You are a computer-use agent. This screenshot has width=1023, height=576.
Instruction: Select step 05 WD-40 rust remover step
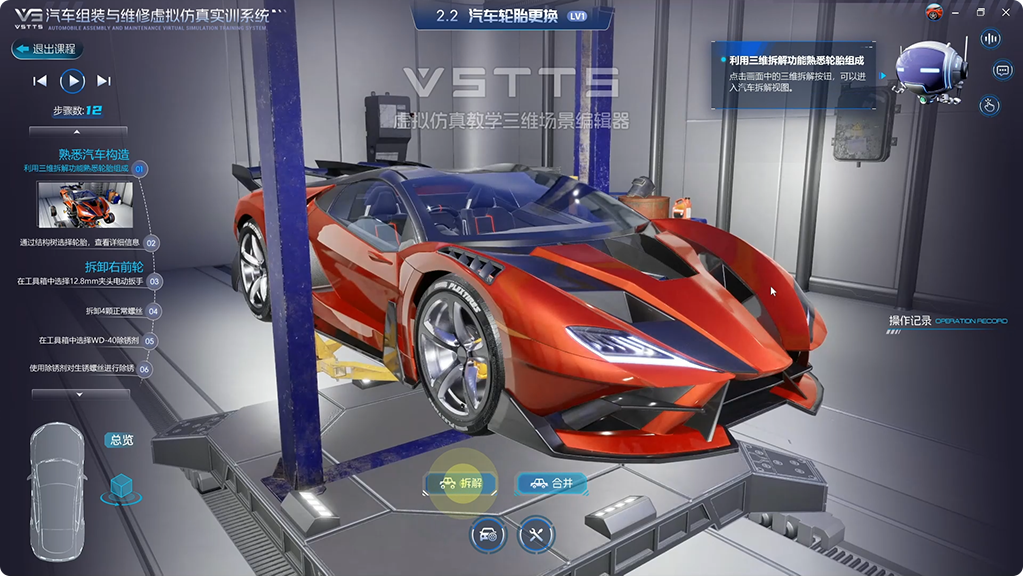pos(150,341)
